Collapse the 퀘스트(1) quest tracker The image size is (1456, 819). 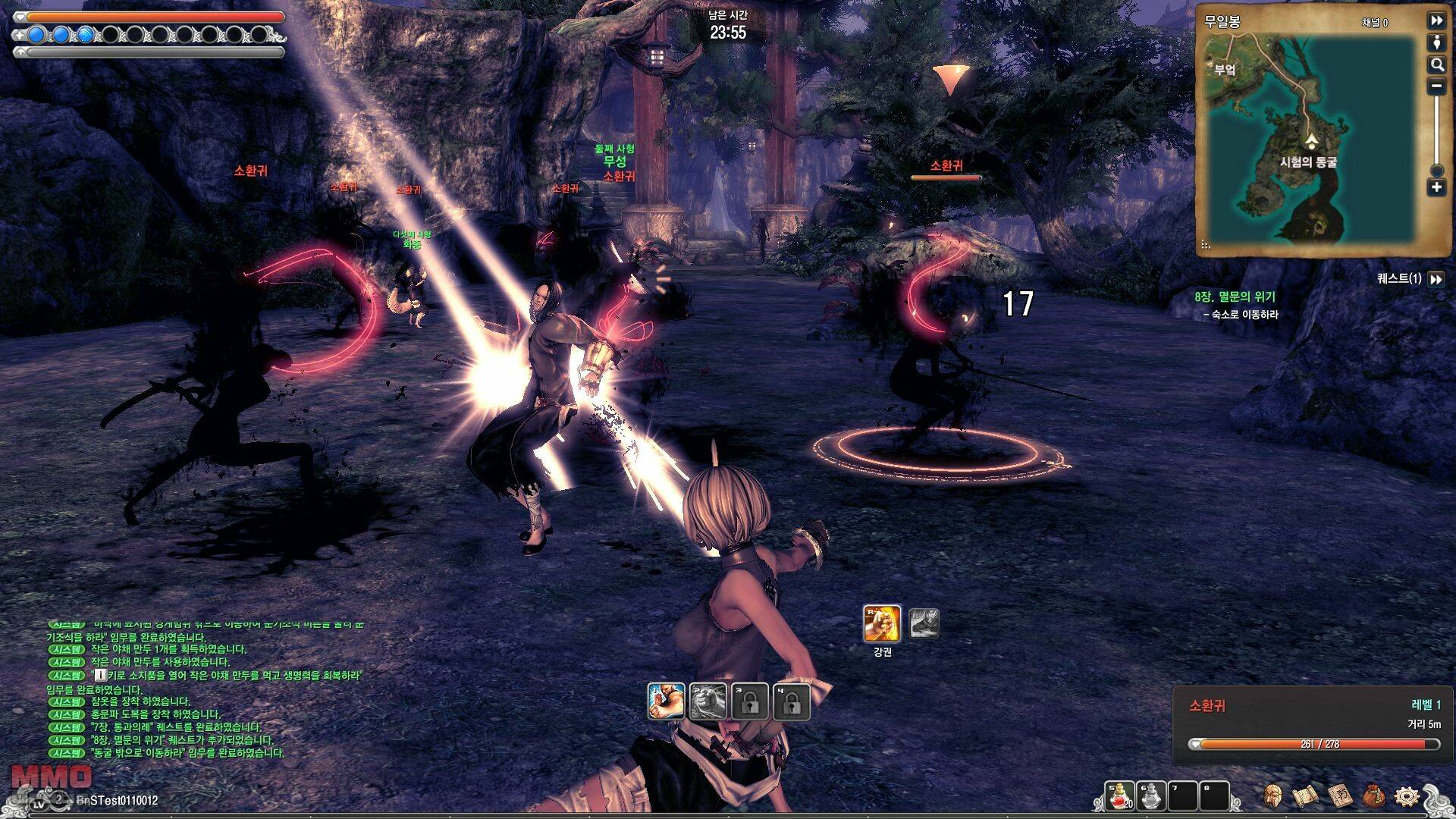click(x=1436, y=279)
